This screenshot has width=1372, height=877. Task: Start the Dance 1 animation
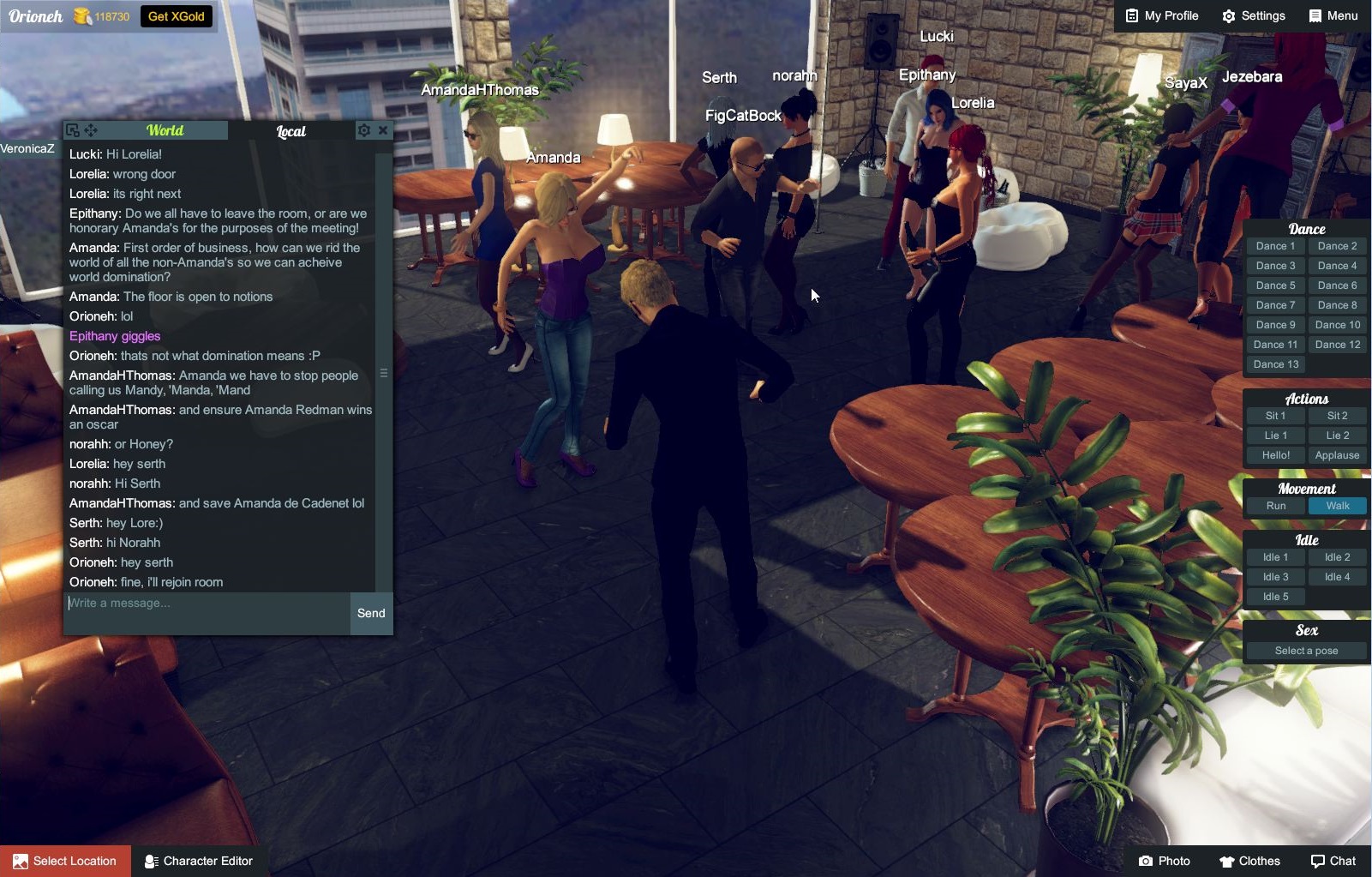[x=1275, y=246]
